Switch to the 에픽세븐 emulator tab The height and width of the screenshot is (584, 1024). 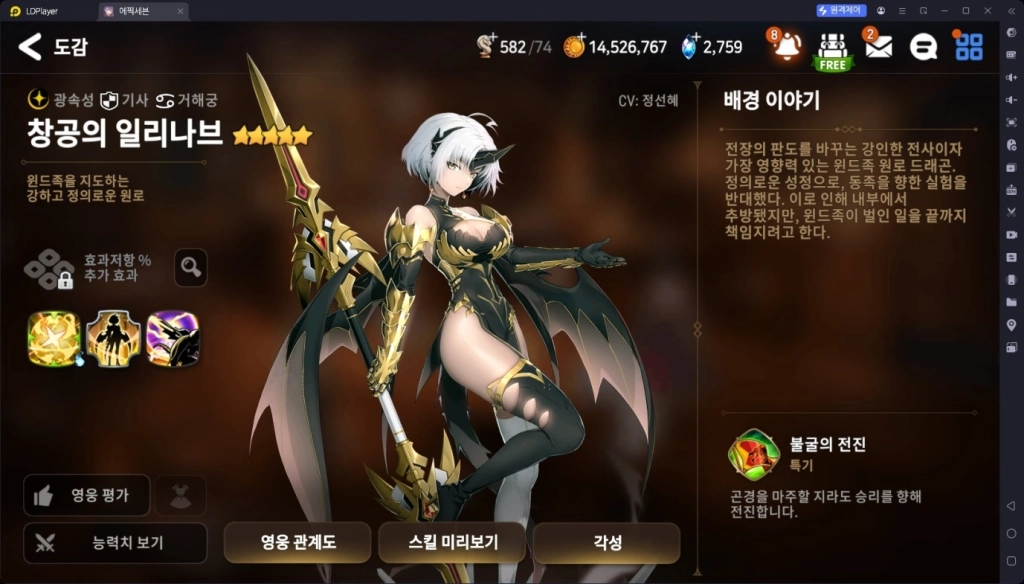coord(140,10)
